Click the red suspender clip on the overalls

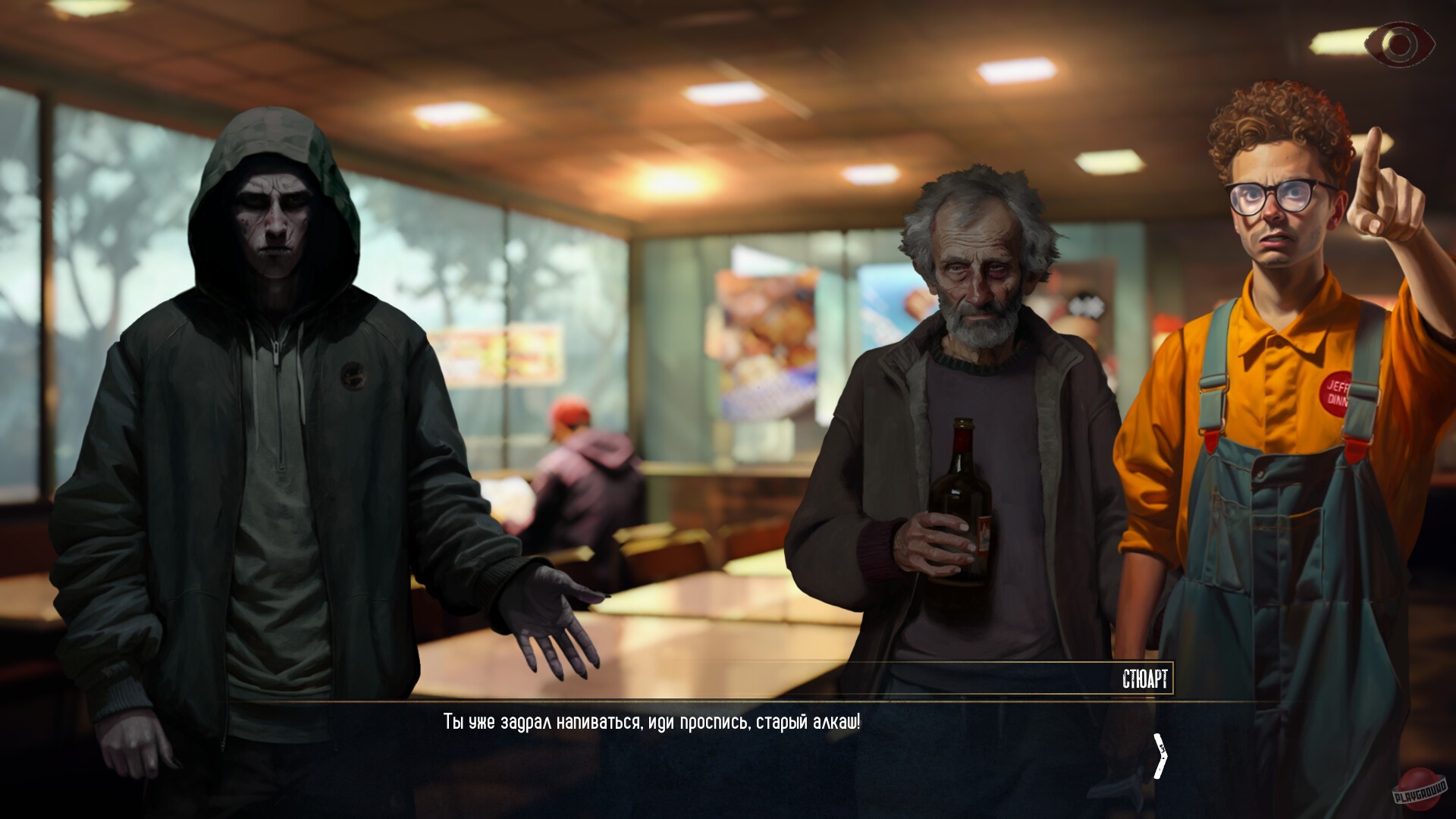[1210, 441]
